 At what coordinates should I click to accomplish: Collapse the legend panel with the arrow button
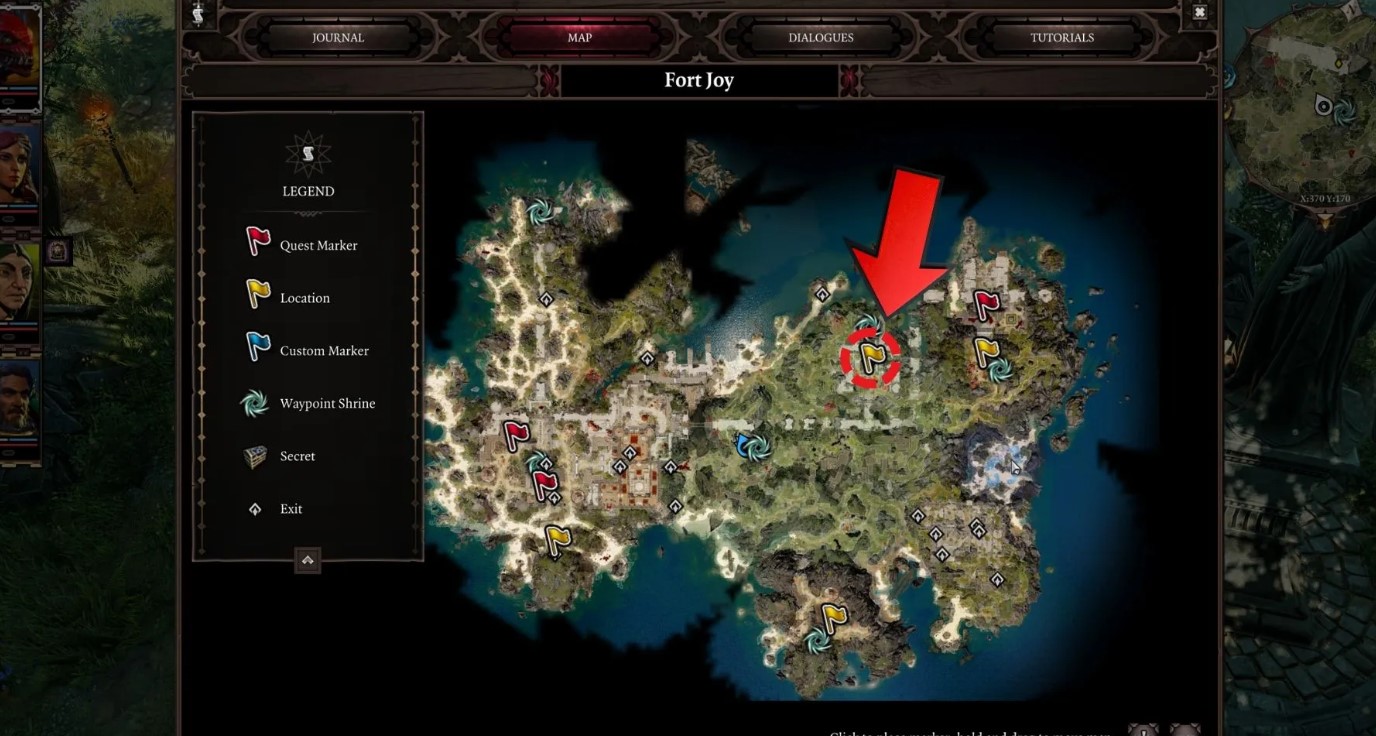308,560
